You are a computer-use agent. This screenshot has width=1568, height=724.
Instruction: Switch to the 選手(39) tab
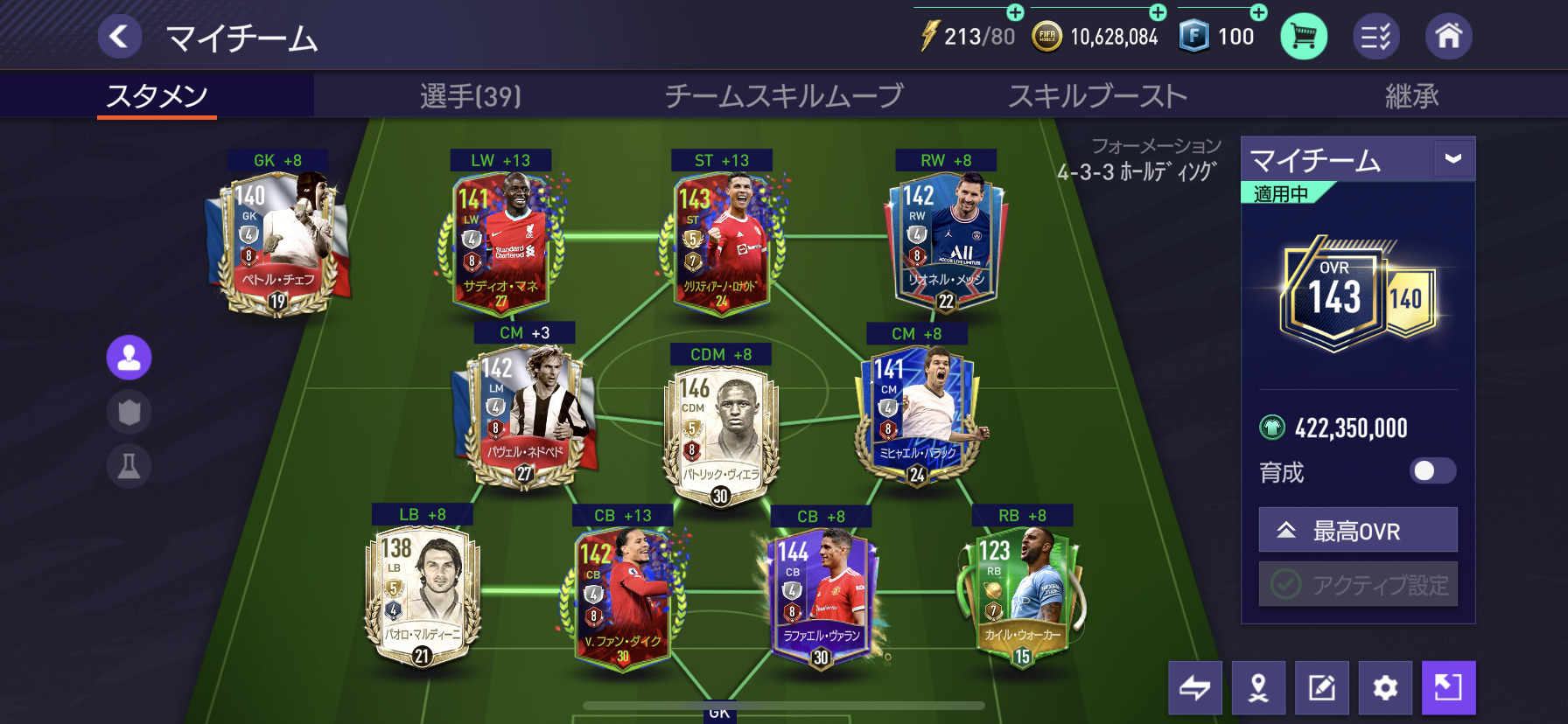[470, 95]
